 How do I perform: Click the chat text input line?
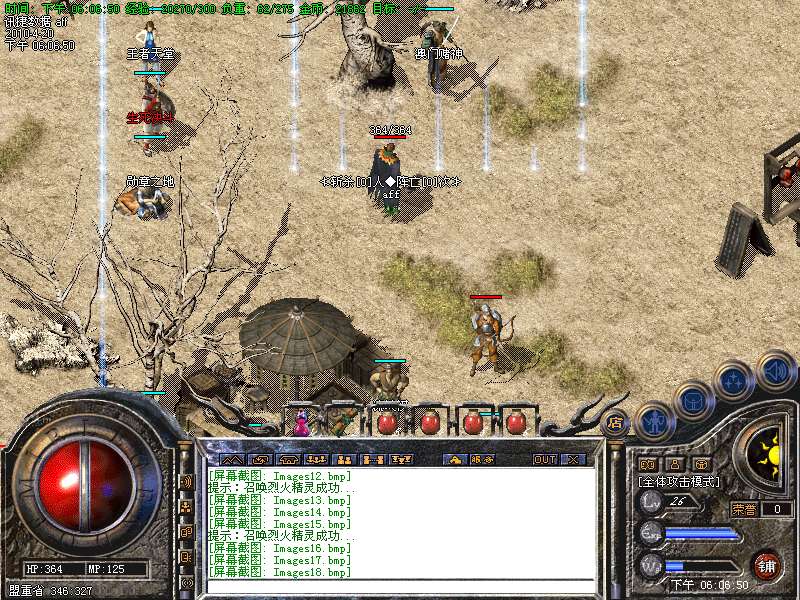[x=400, y=587]
